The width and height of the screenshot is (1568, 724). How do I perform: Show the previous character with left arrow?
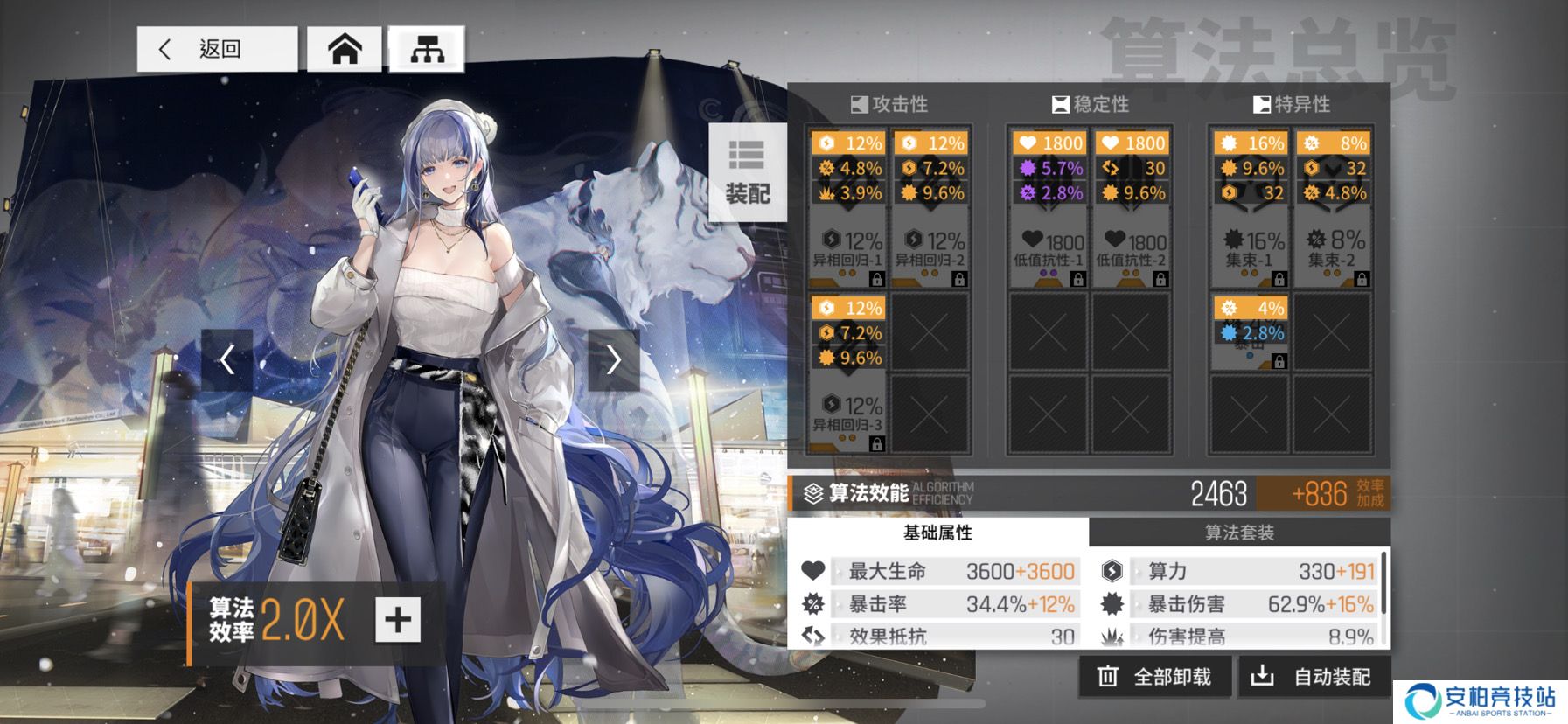pos(227,359)
